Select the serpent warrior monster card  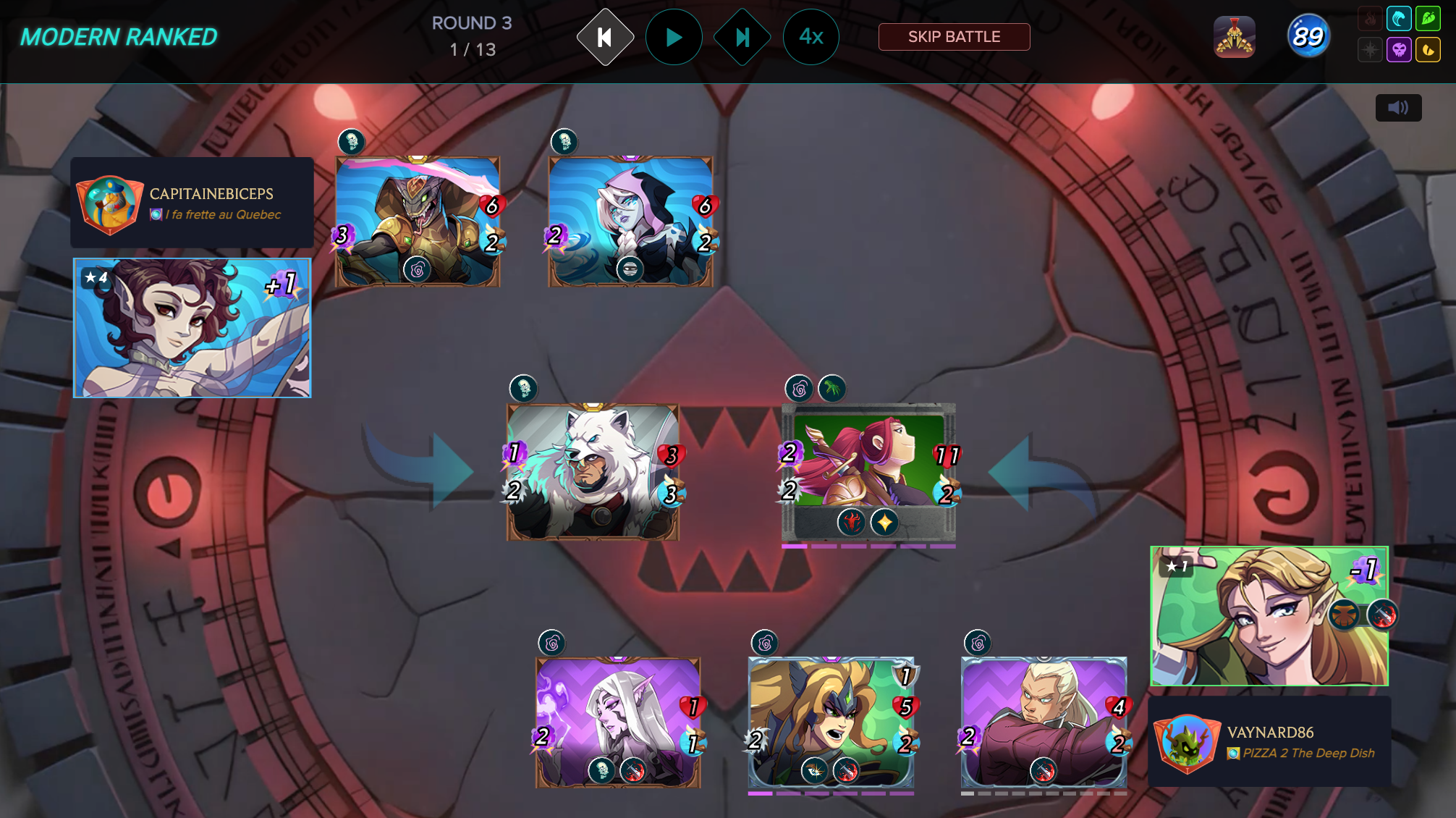(x=418, y=222)
